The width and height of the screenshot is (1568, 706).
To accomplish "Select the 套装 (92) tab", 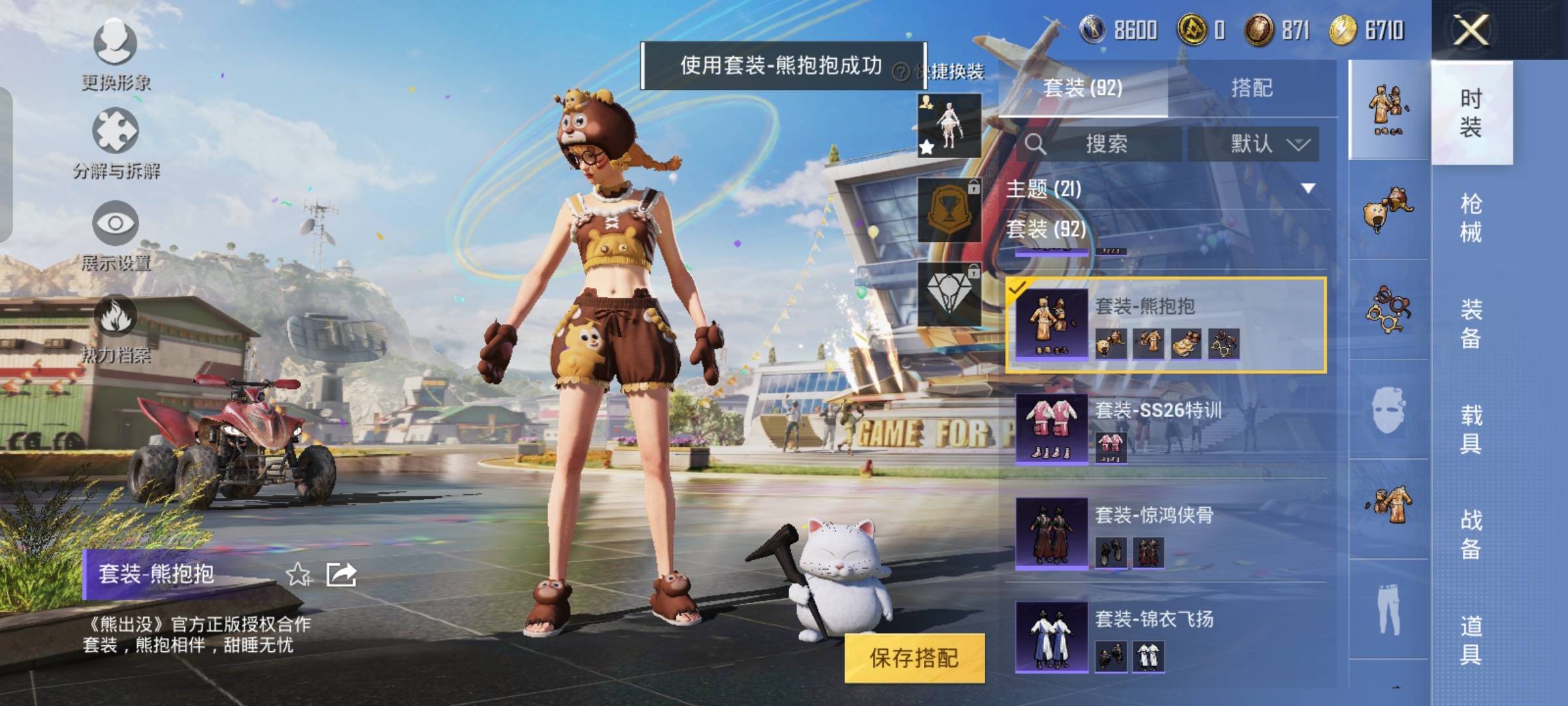I will (x=1083, y=88).
